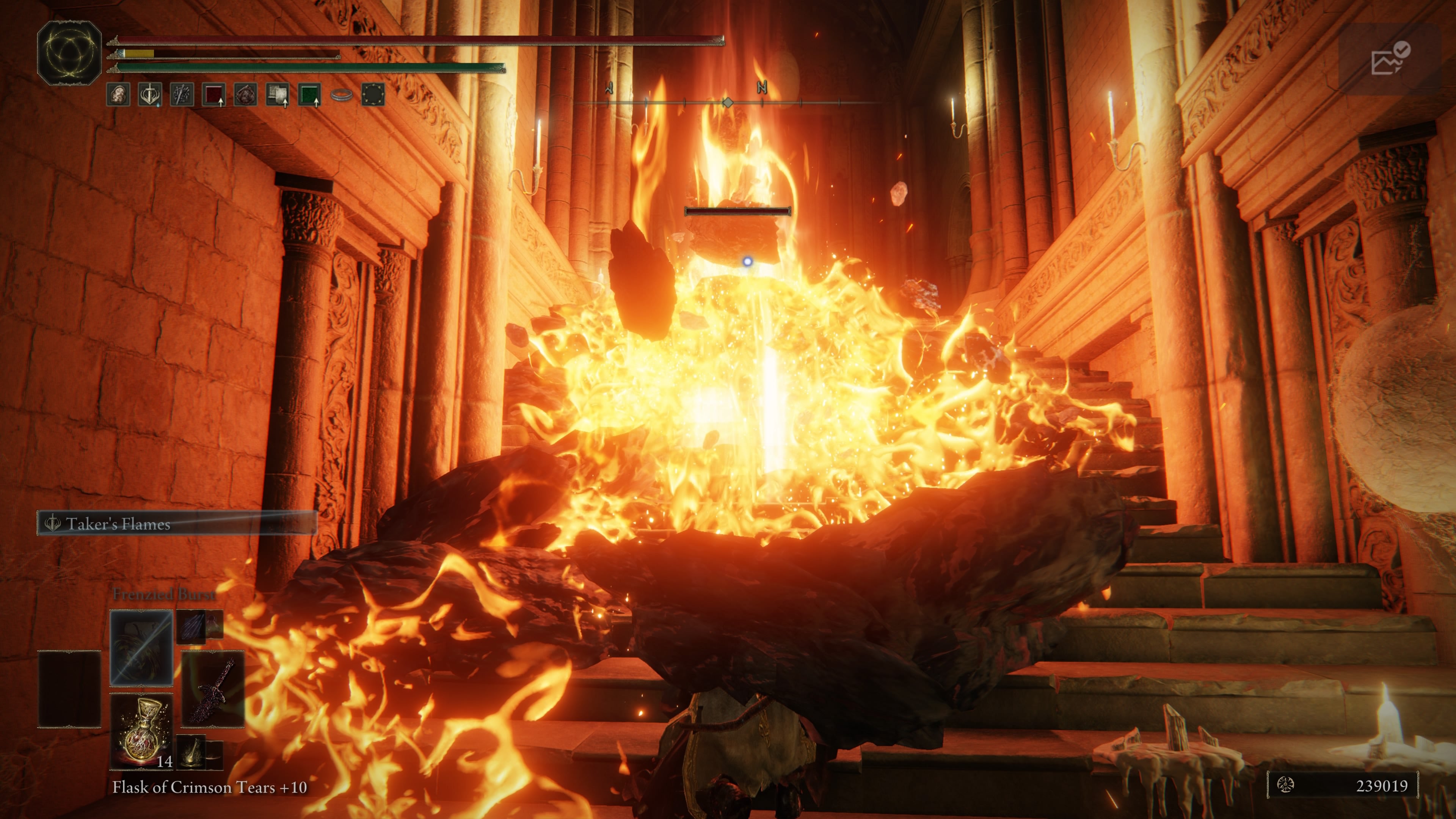This screenshot has width=1456, height=819.
Task: Click the rune count box
Action: (1342, 785)
